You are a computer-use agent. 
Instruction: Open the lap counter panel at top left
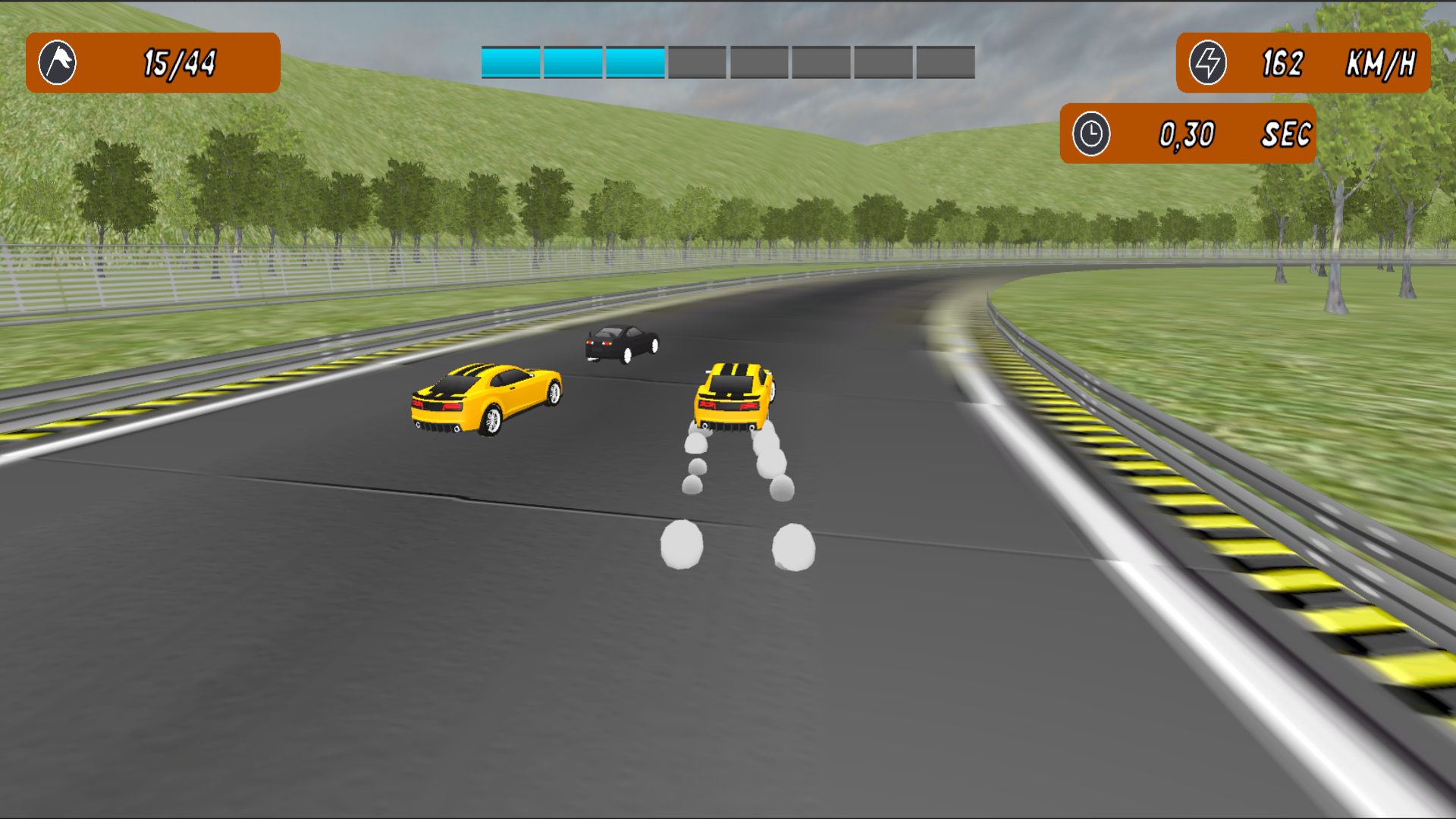pyautogui.click(x=152, y=62)
